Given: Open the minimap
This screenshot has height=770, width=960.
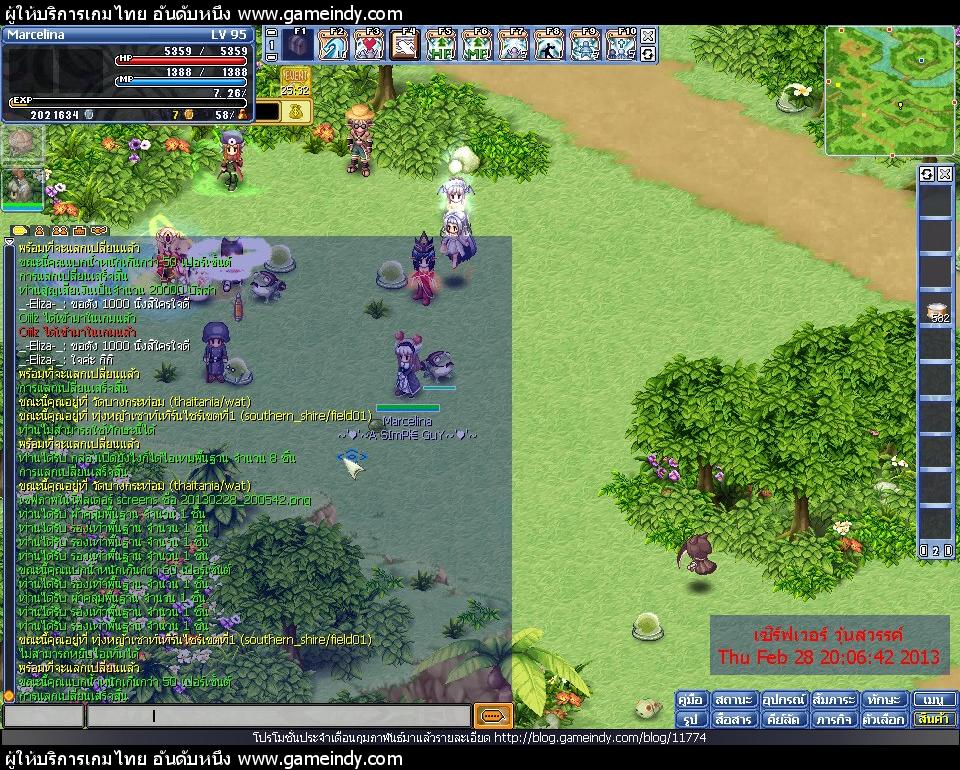Looking at the screenshot, I should tap(875, 90).
